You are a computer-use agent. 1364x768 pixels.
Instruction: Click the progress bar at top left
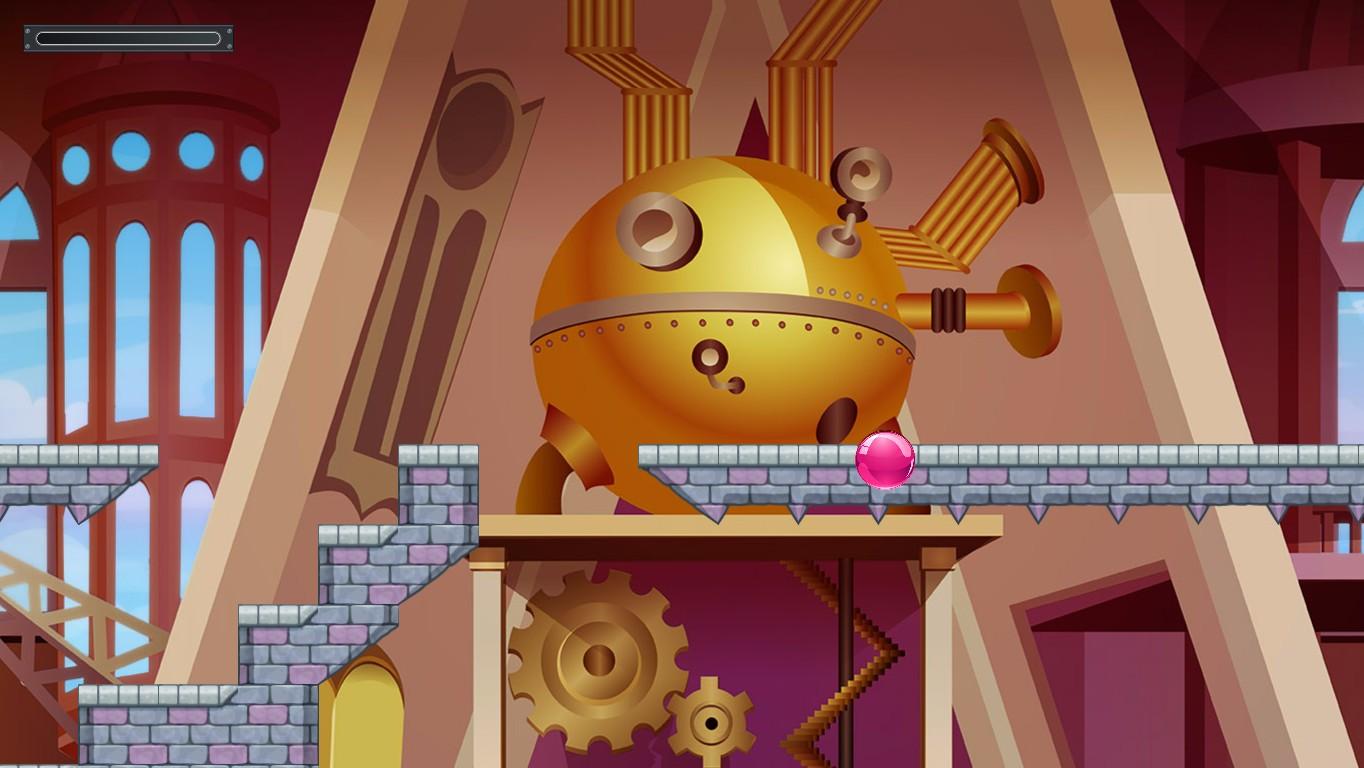[128, 38]
